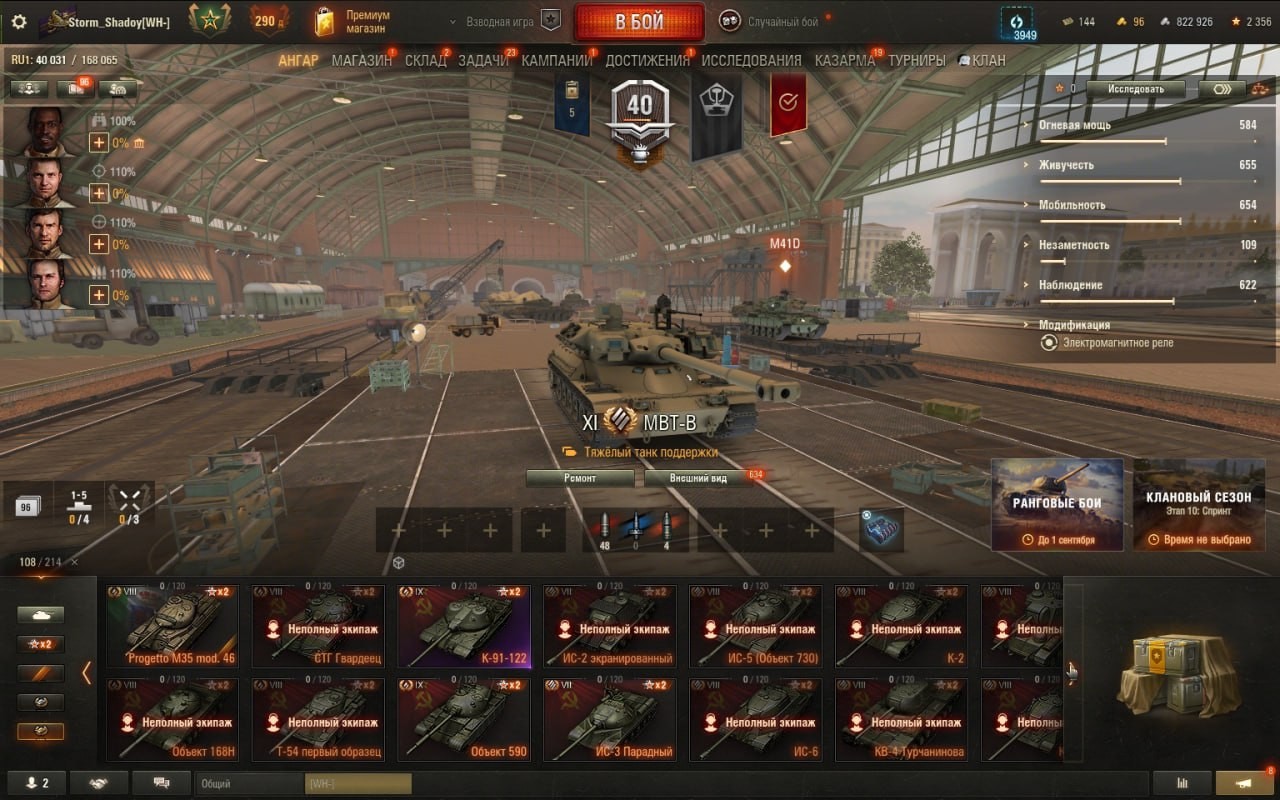Switch to the КАЗАРМА tab
The image size is (1280, 800).
(844, 60)
